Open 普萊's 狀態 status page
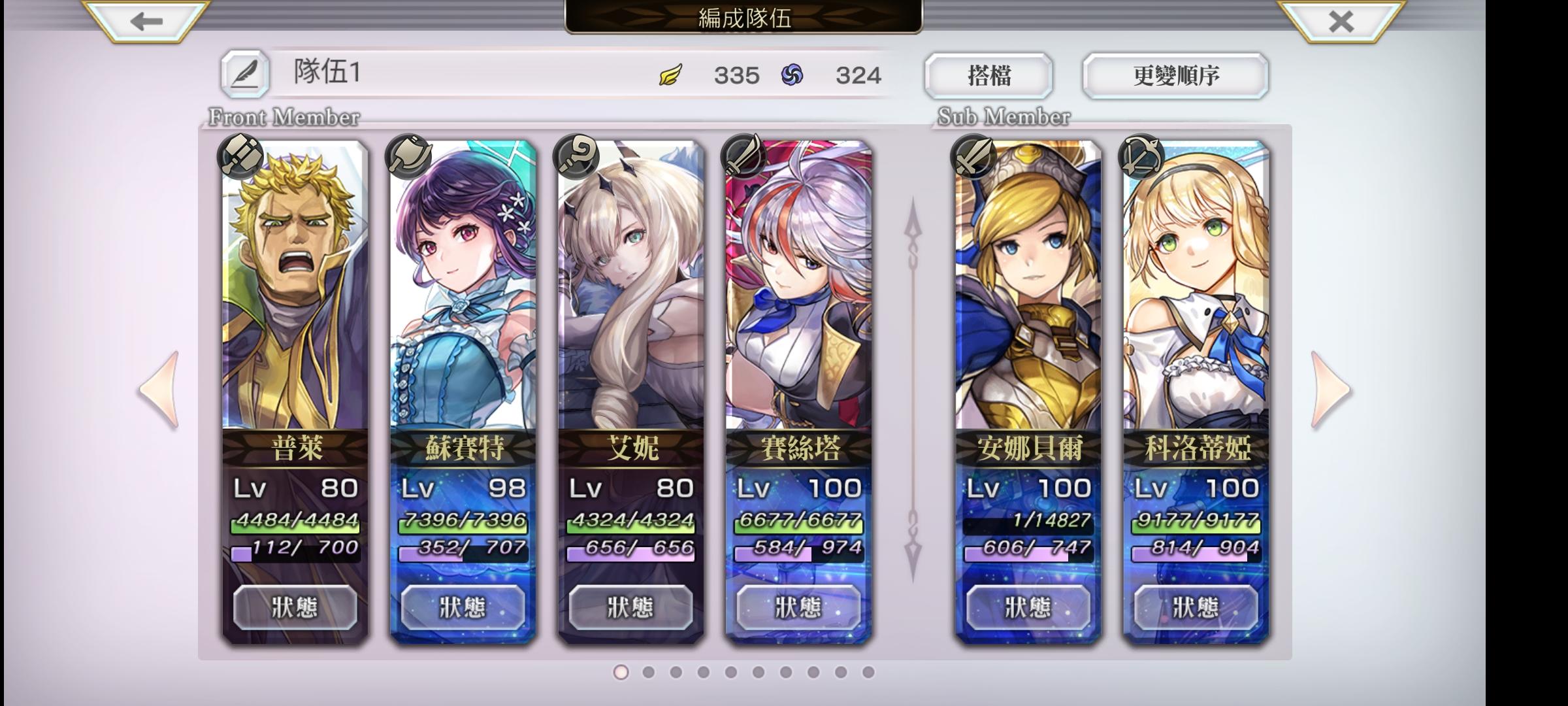Screen dimensions: 1568x706 click(x=295, y=608)
